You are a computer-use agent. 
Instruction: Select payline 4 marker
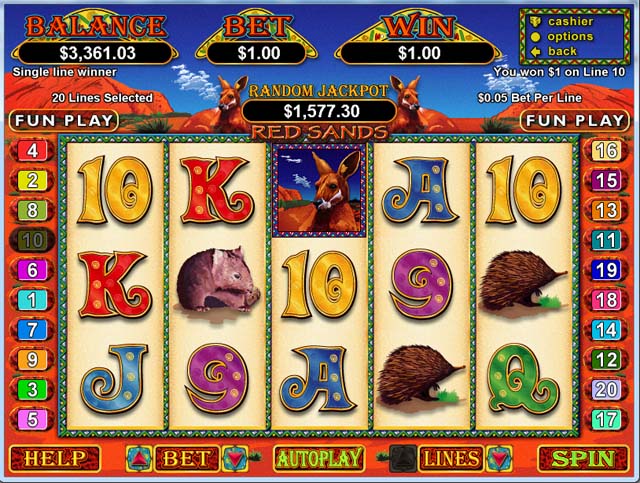tap(32, 151)
